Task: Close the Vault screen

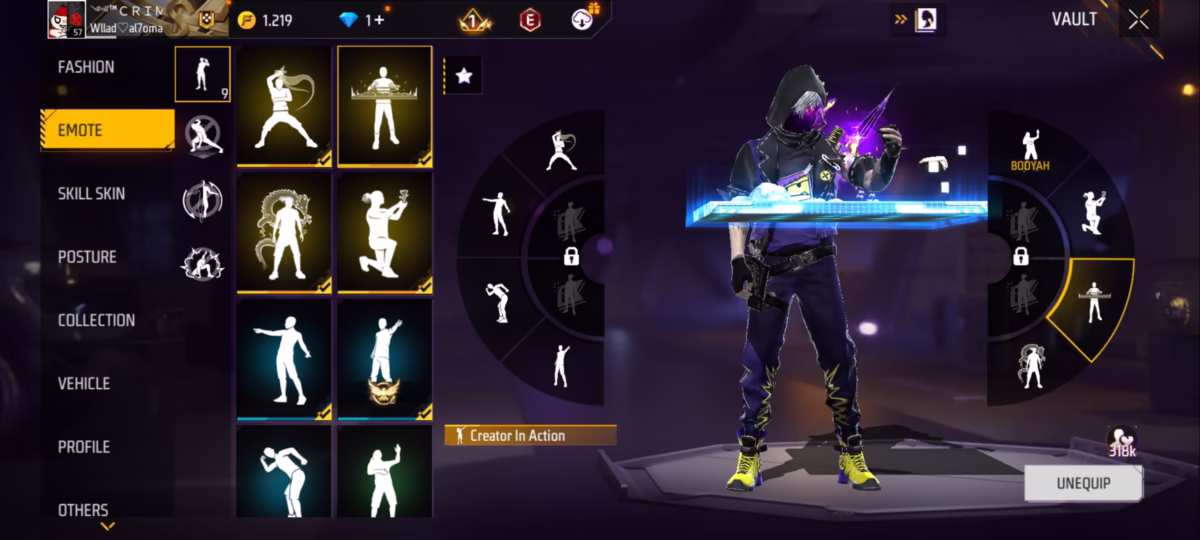Action: pyautogui.click(x=1138, y=19)
